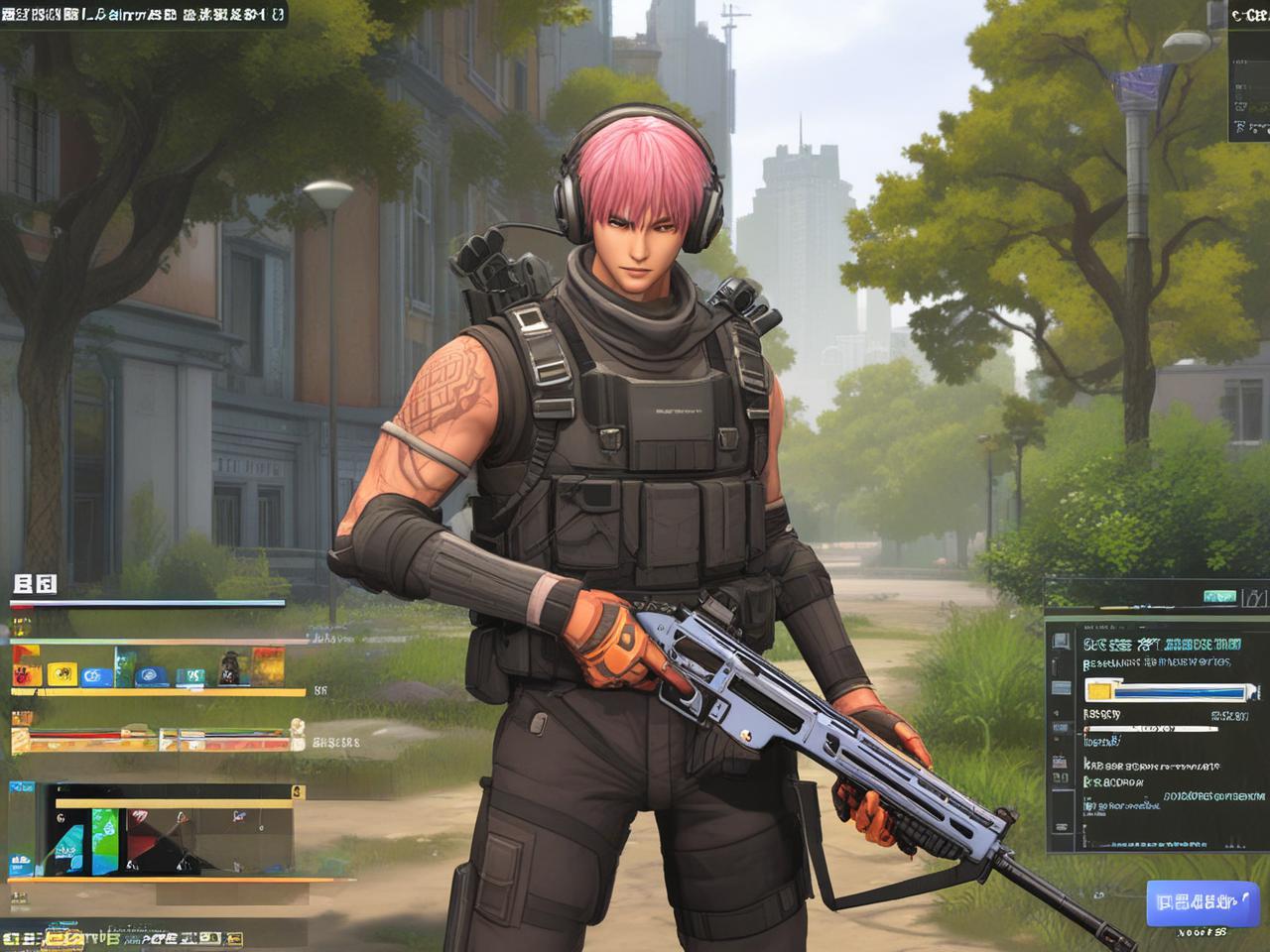Click the small teal button above the info panel
Viewport: 1270px width, 952px height.
tap(1219, 596)
